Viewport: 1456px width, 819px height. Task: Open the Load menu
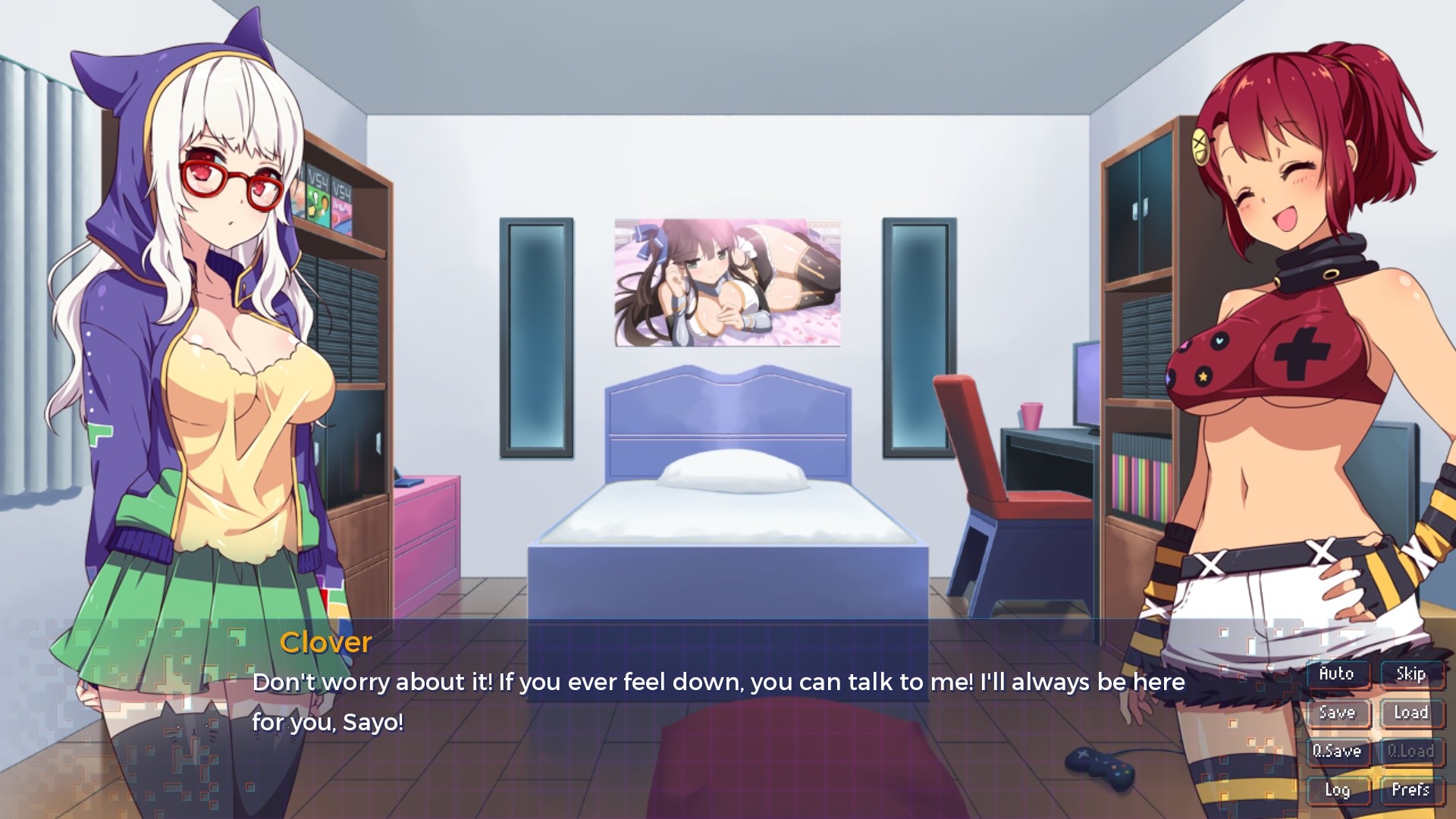pos(1410,713)
